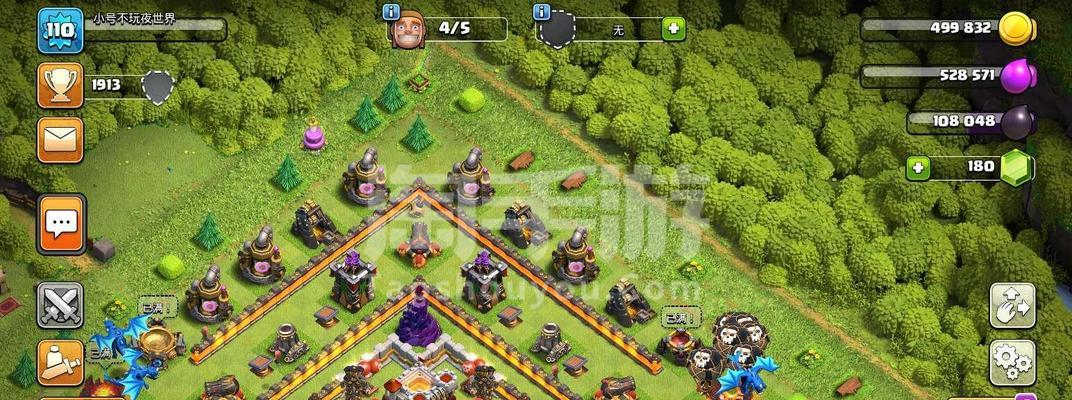Open the clan chat speech bubble
Screen dimensions: 1072x400
click(60, 224)
